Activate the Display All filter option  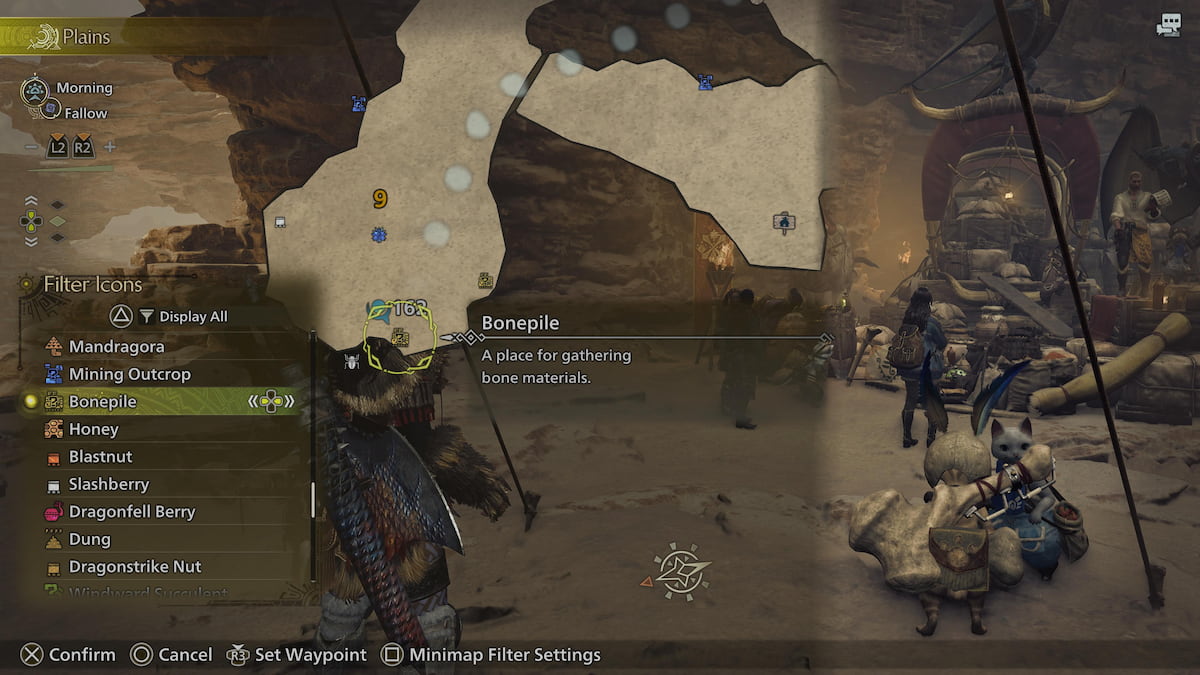click(x=192, y=317)
